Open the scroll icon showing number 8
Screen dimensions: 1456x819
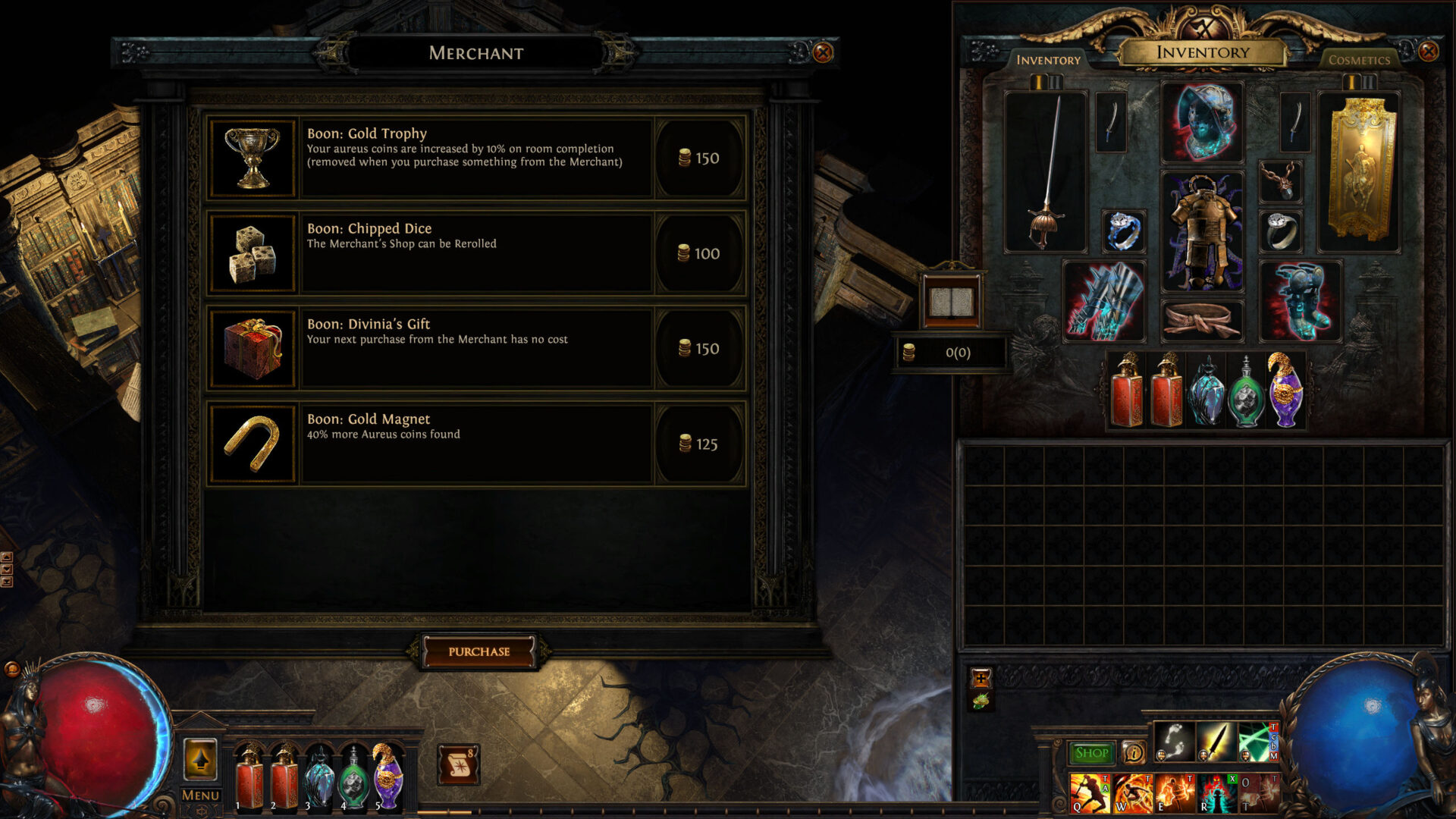point(458,764)
